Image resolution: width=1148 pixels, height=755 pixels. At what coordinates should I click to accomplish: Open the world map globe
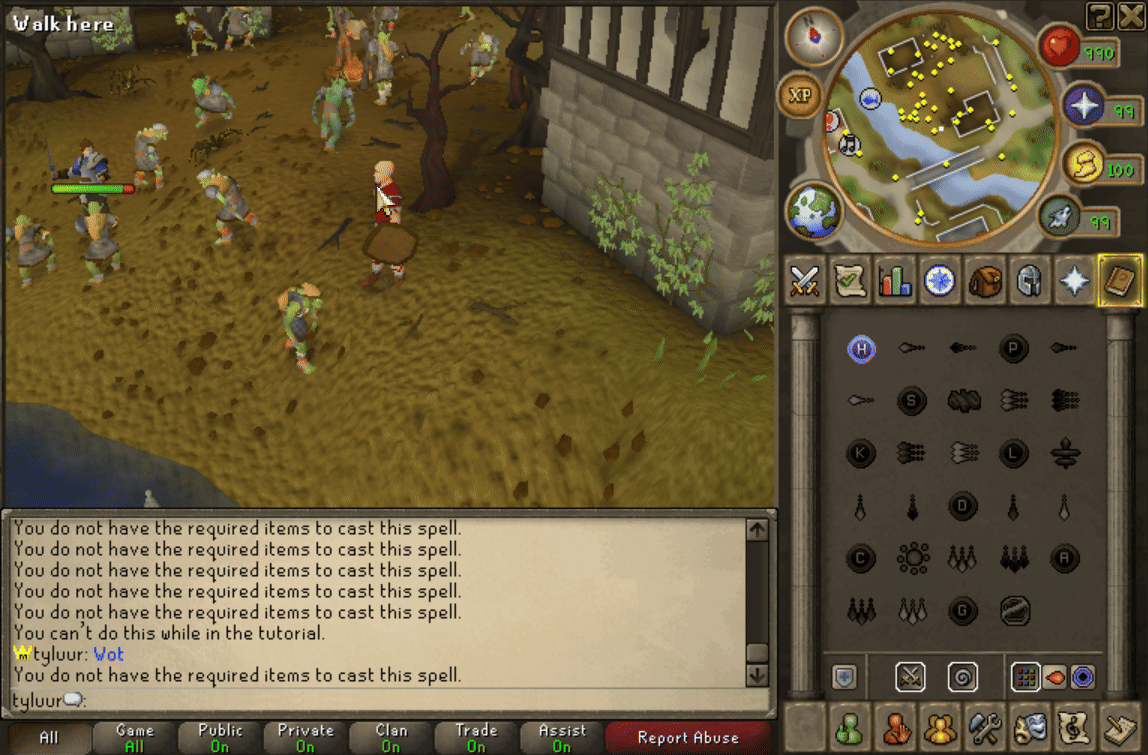[814, 211]
